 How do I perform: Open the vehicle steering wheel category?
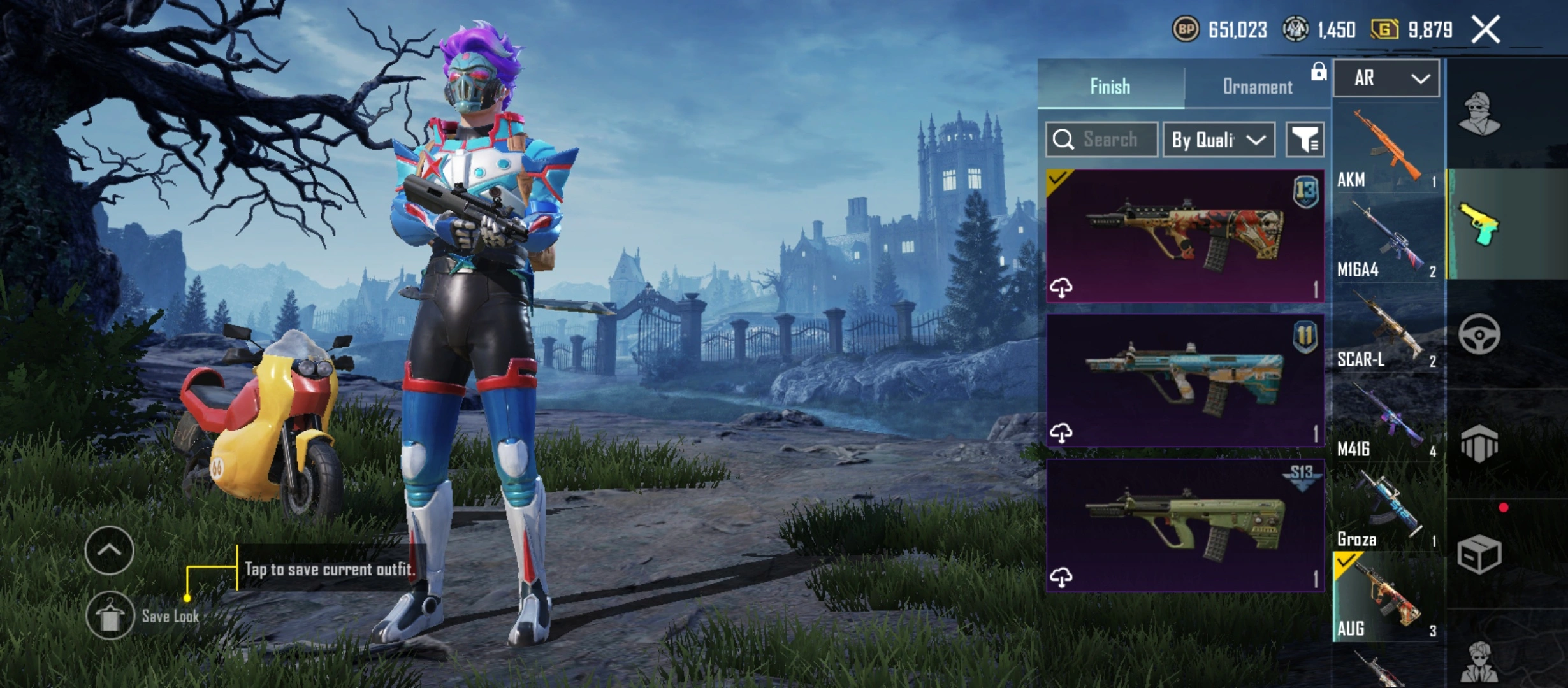pos(1479,334)
